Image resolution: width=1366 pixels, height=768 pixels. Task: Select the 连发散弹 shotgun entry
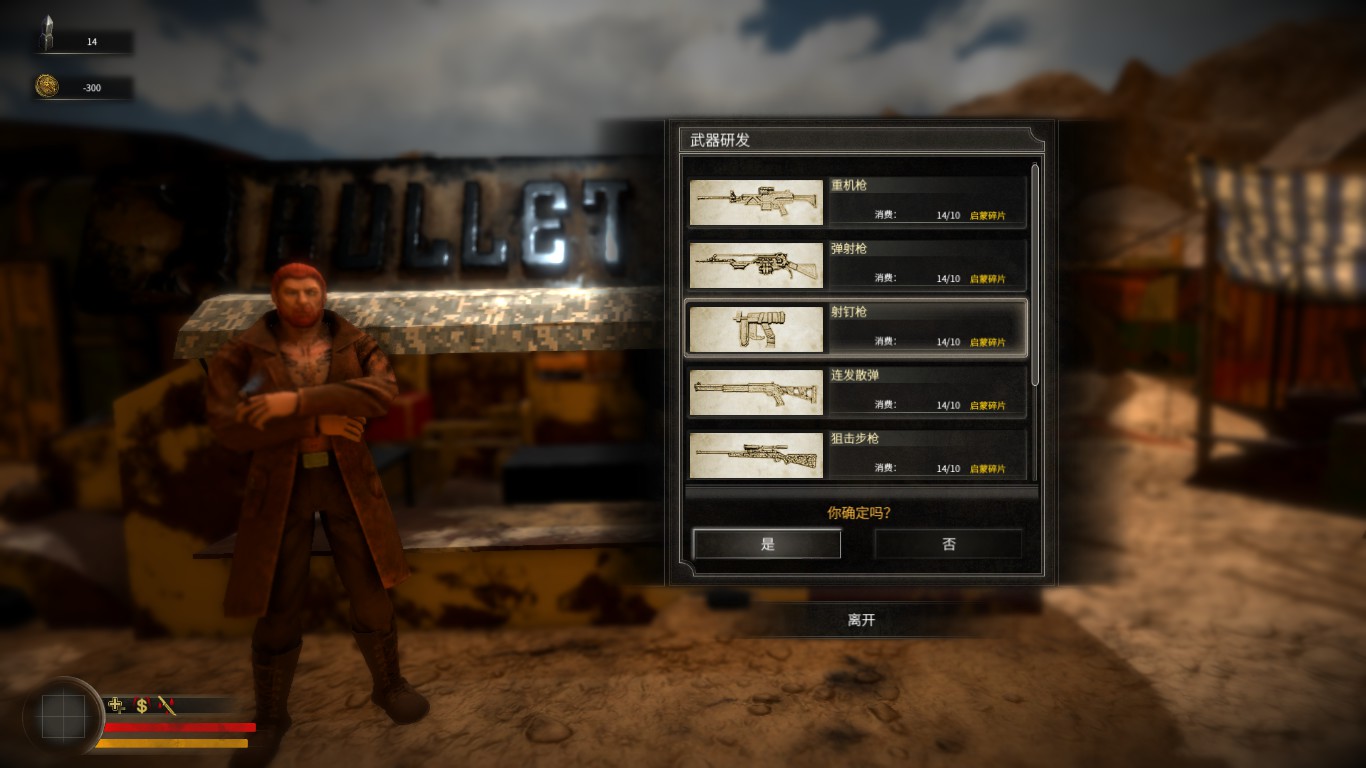click(857, 391)
